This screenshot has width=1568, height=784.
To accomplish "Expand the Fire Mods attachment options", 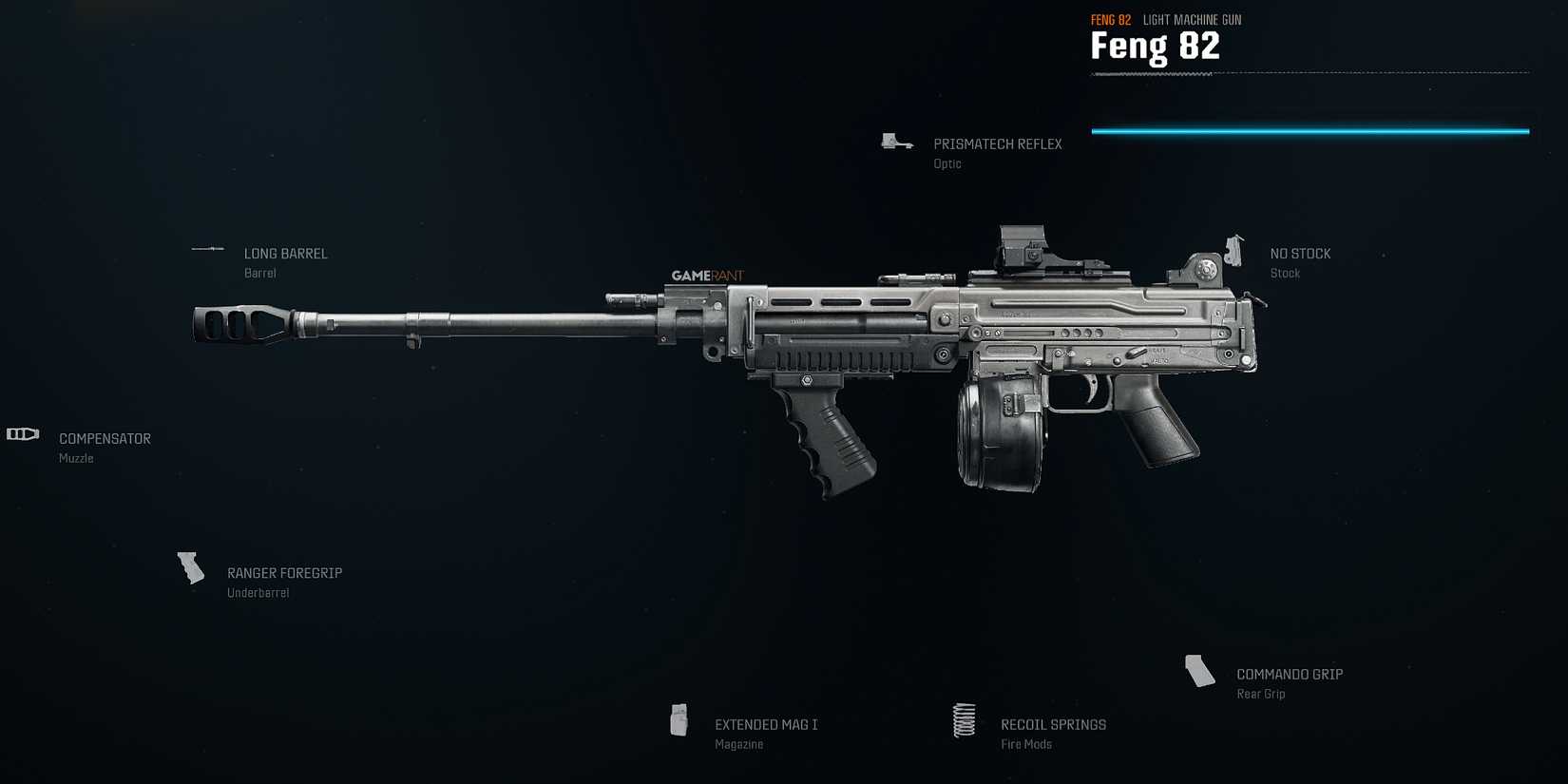I will [x=1025, y=743].
